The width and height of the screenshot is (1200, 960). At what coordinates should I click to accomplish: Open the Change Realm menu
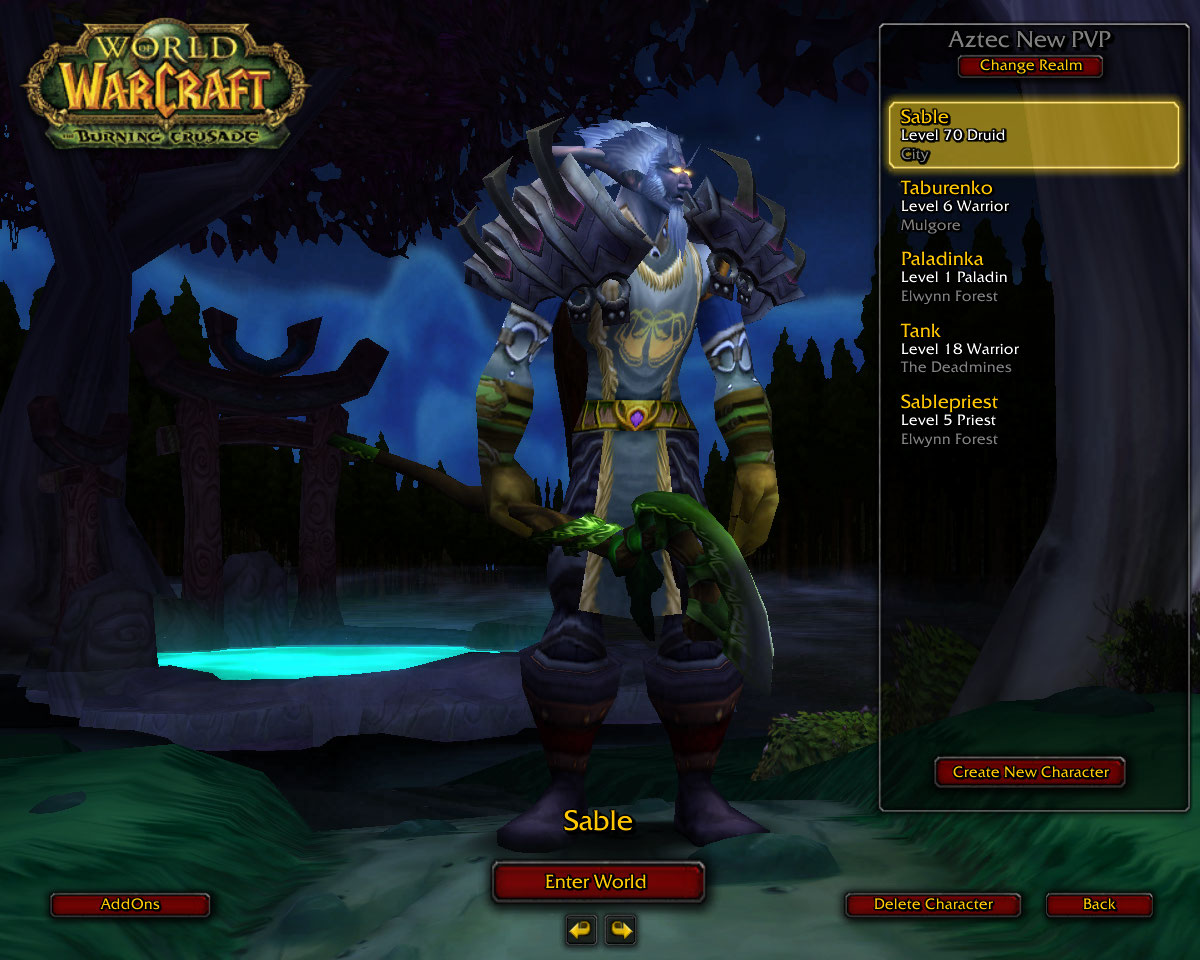pos(1030,66)
